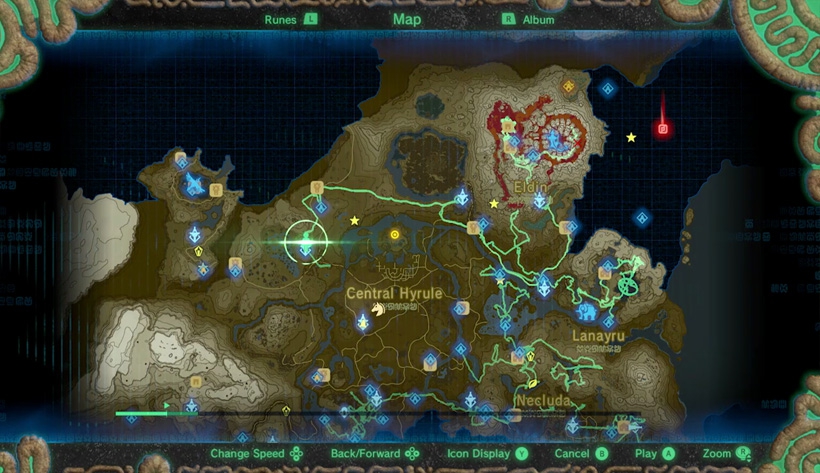Play the Hero's Path animation

654,454
